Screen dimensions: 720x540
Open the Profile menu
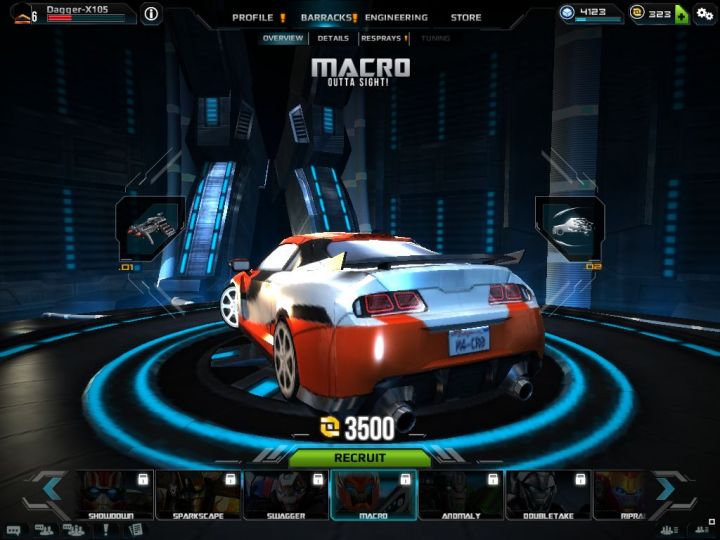point(252,17)
